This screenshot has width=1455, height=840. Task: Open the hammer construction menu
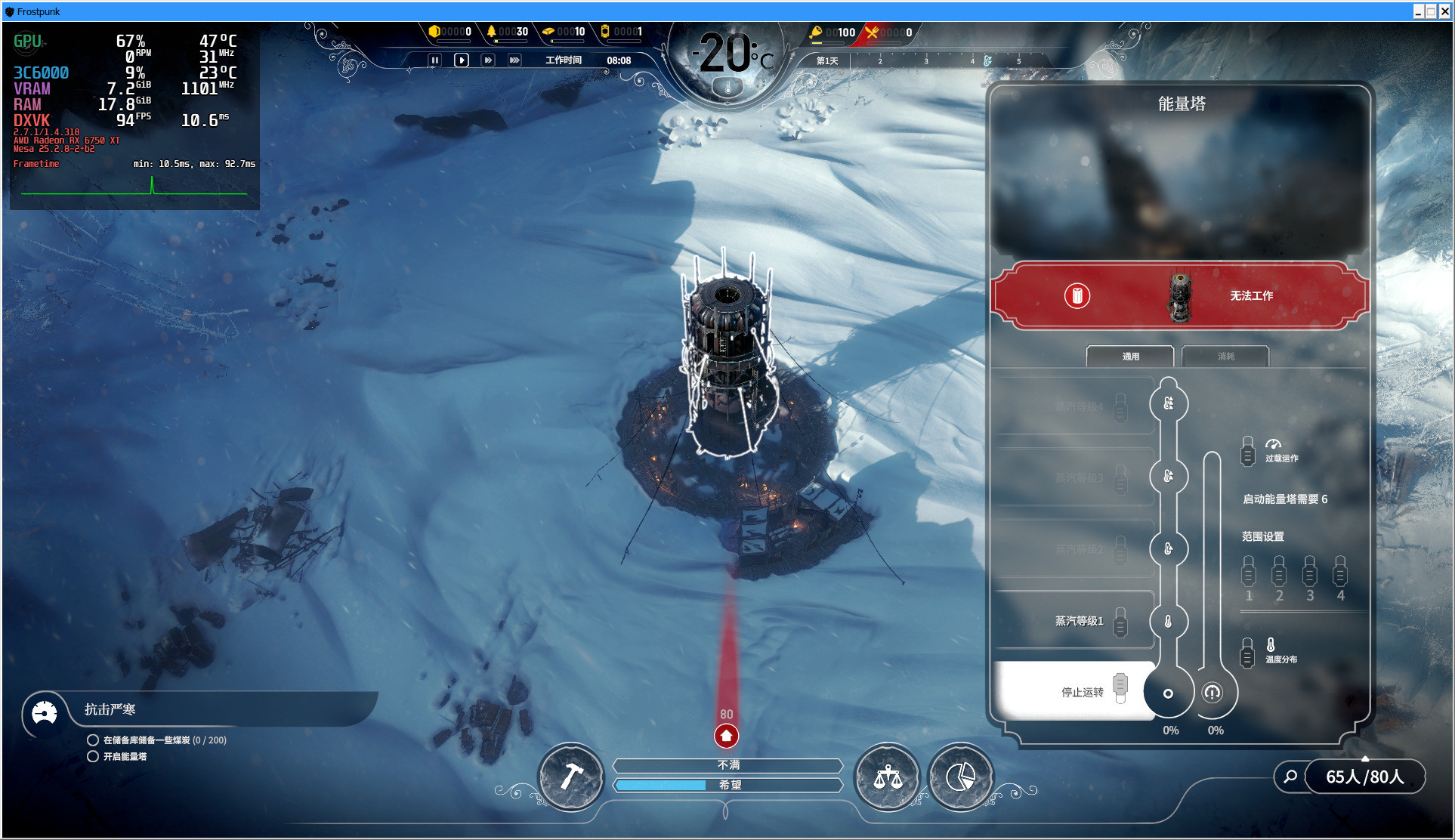[x=571, y=777]
